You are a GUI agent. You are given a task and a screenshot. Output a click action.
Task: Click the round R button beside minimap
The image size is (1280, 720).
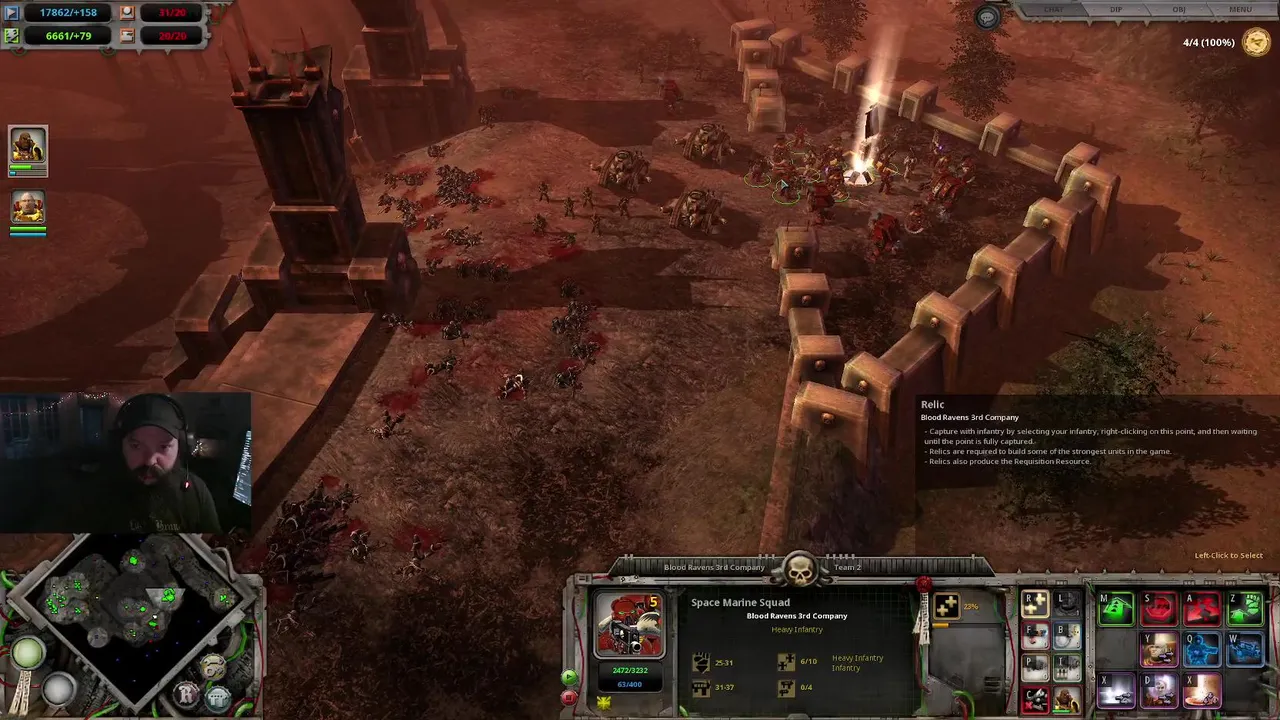click(187, 693)
